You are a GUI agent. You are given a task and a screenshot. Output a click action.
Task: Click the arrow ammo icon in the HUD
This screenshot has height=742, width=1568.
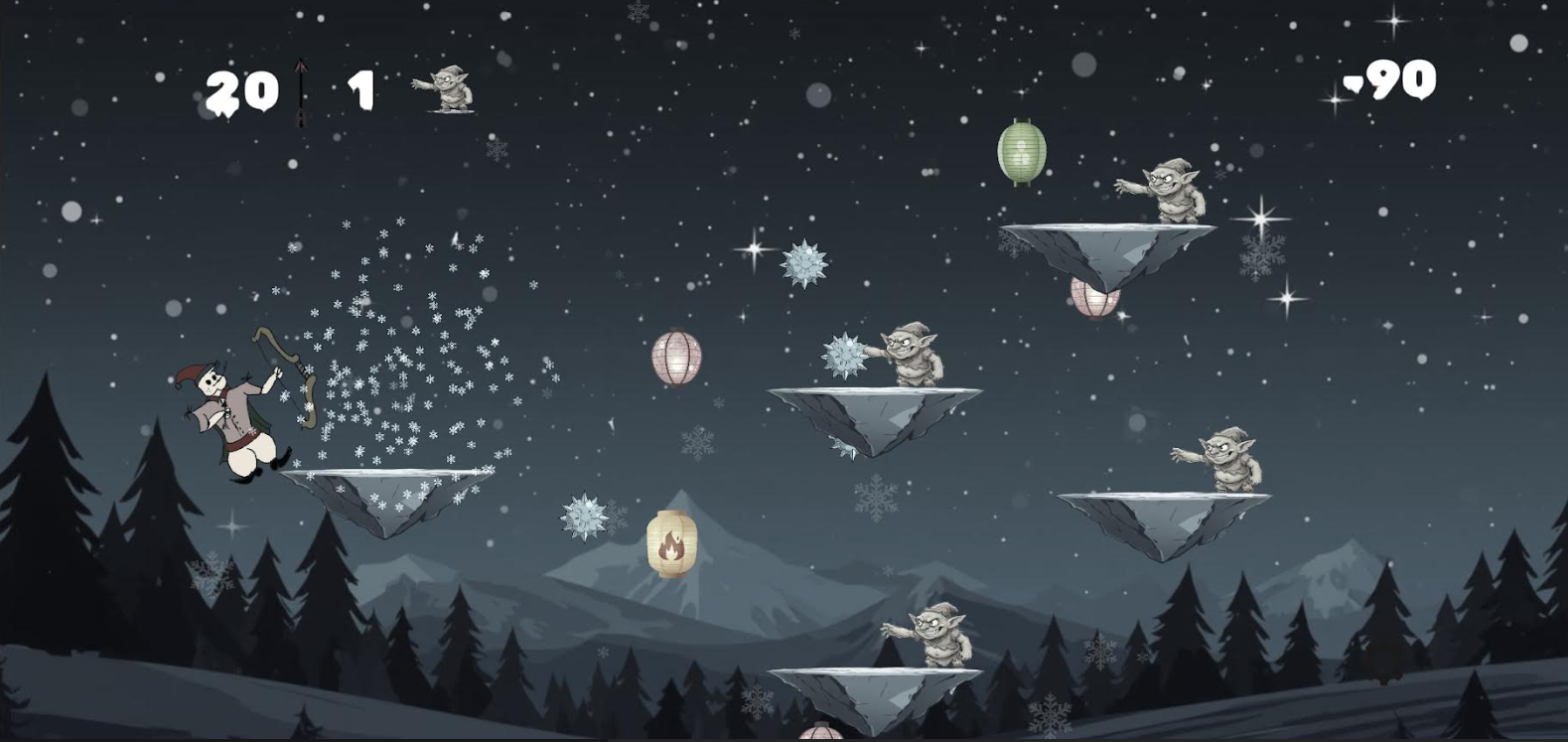click(299, 89)
